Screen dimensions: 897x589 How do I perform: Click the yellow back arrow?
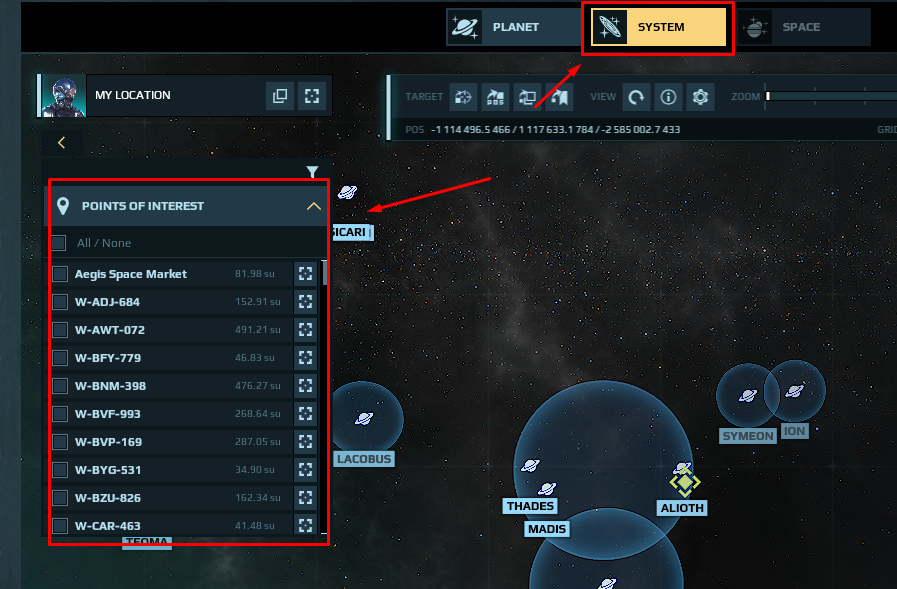(x=62, y=143)
